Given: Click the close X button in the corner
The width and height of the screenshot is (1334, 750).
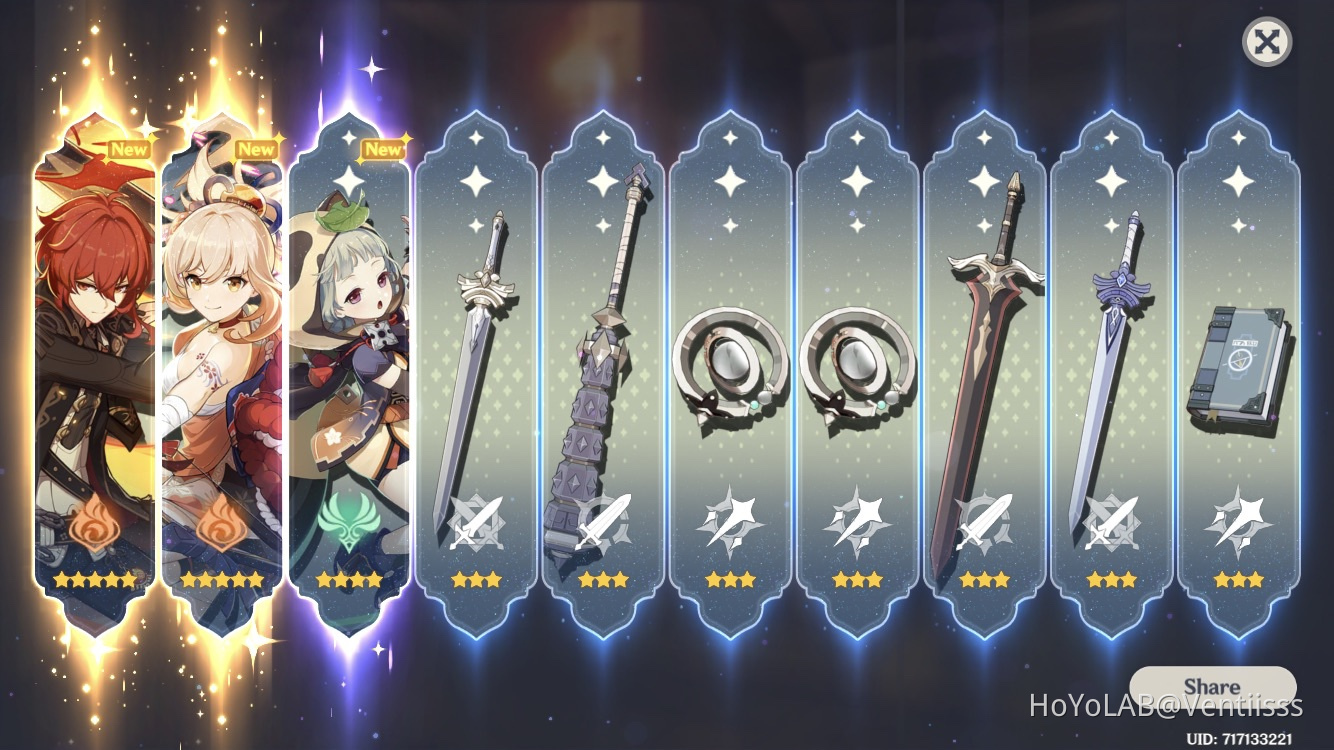Looking at the screenshot, I should tap(1266, 42).
